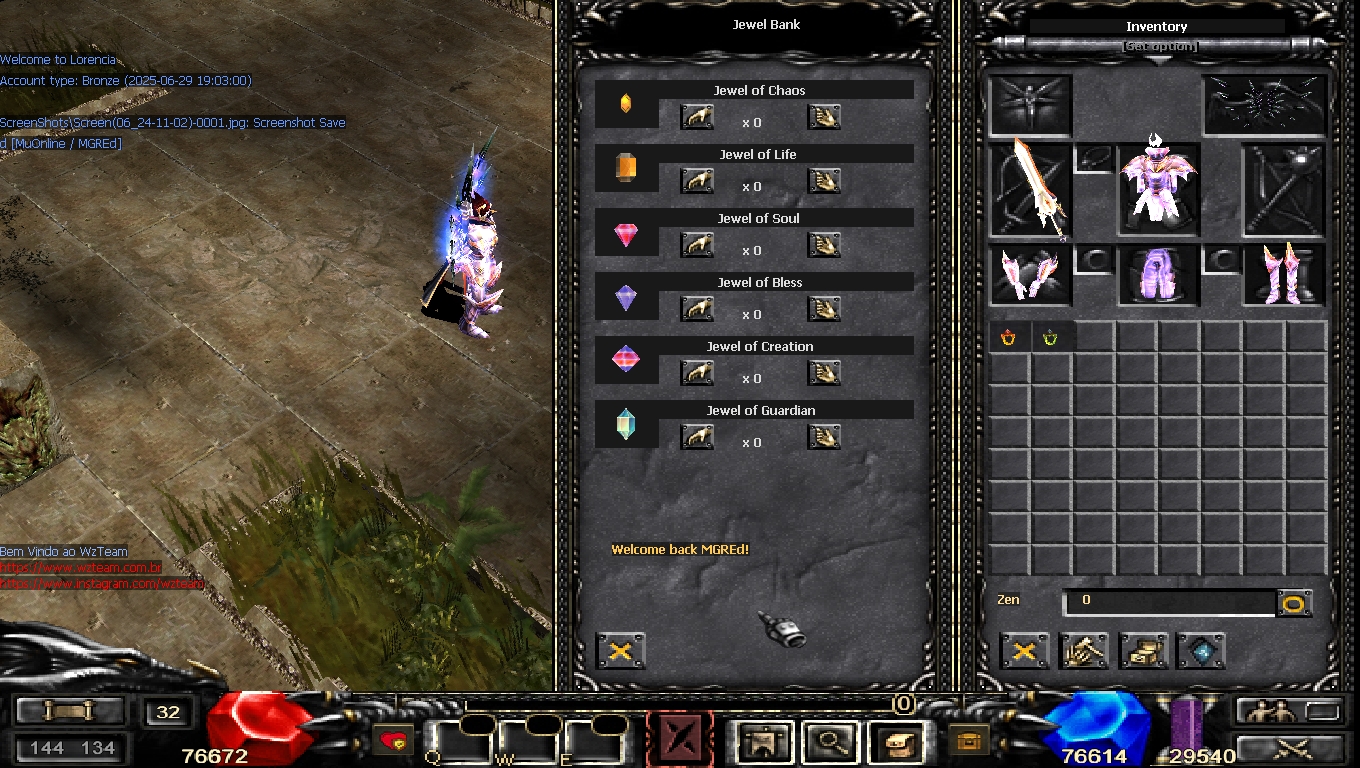Select the green ring item in inventory
The image size is (1360, 768).
[x=1050, y=337]
